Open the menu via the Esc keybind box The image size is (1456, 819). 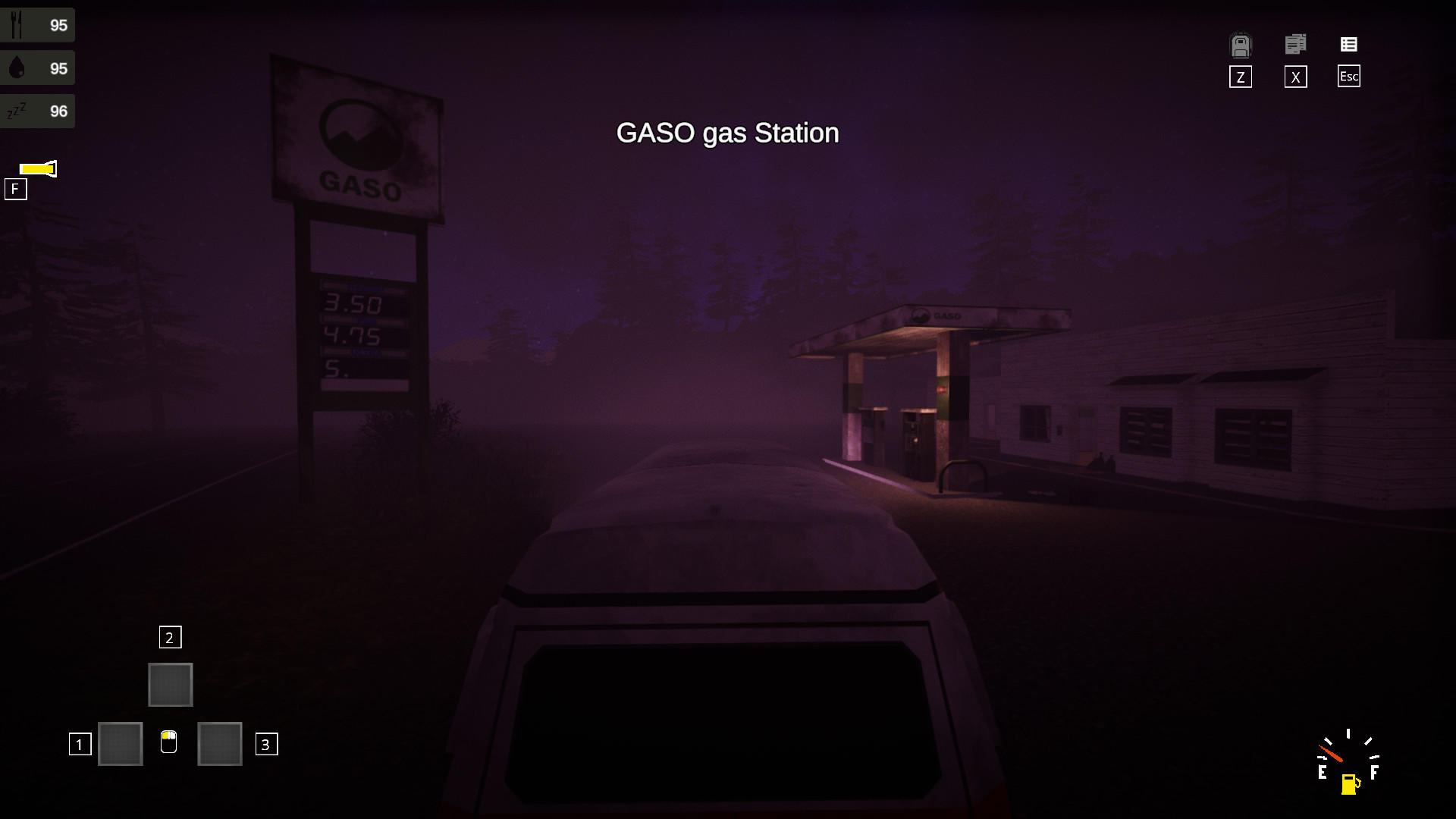point(1348,77)
